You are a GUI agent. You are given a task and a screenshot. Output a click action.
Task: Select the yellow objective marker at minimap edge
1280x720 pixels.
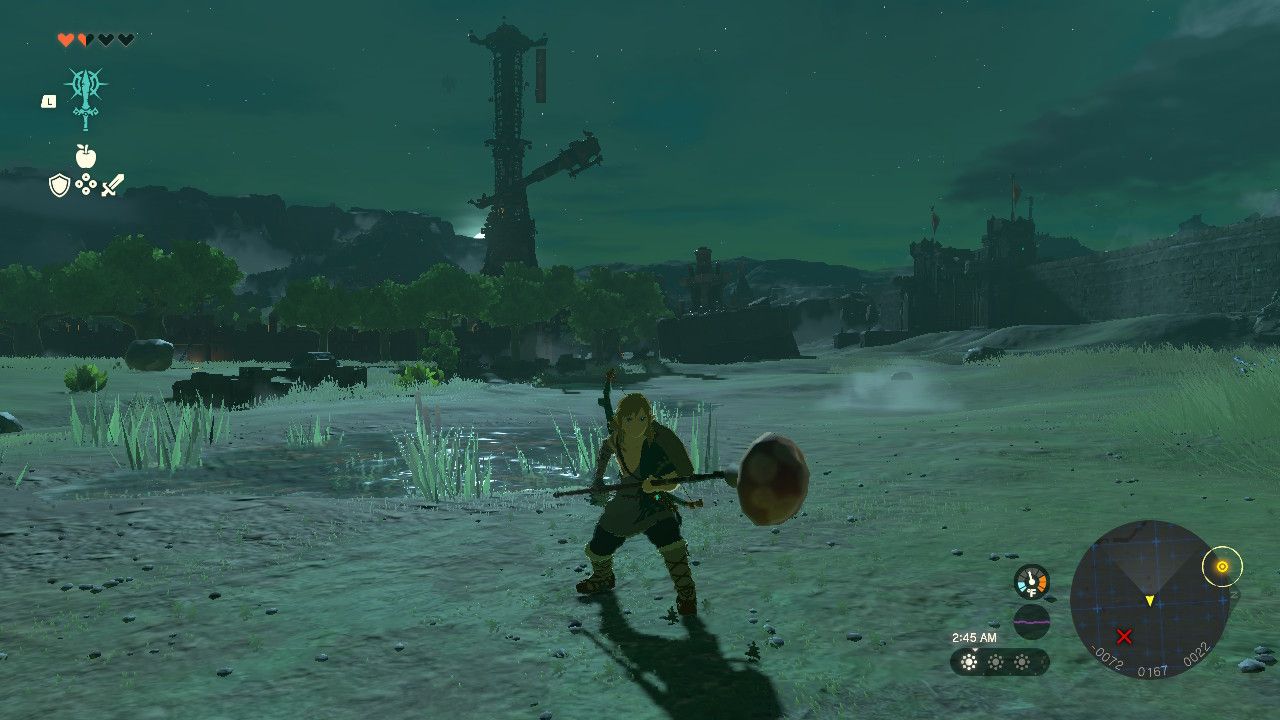tap(1221, 567)
